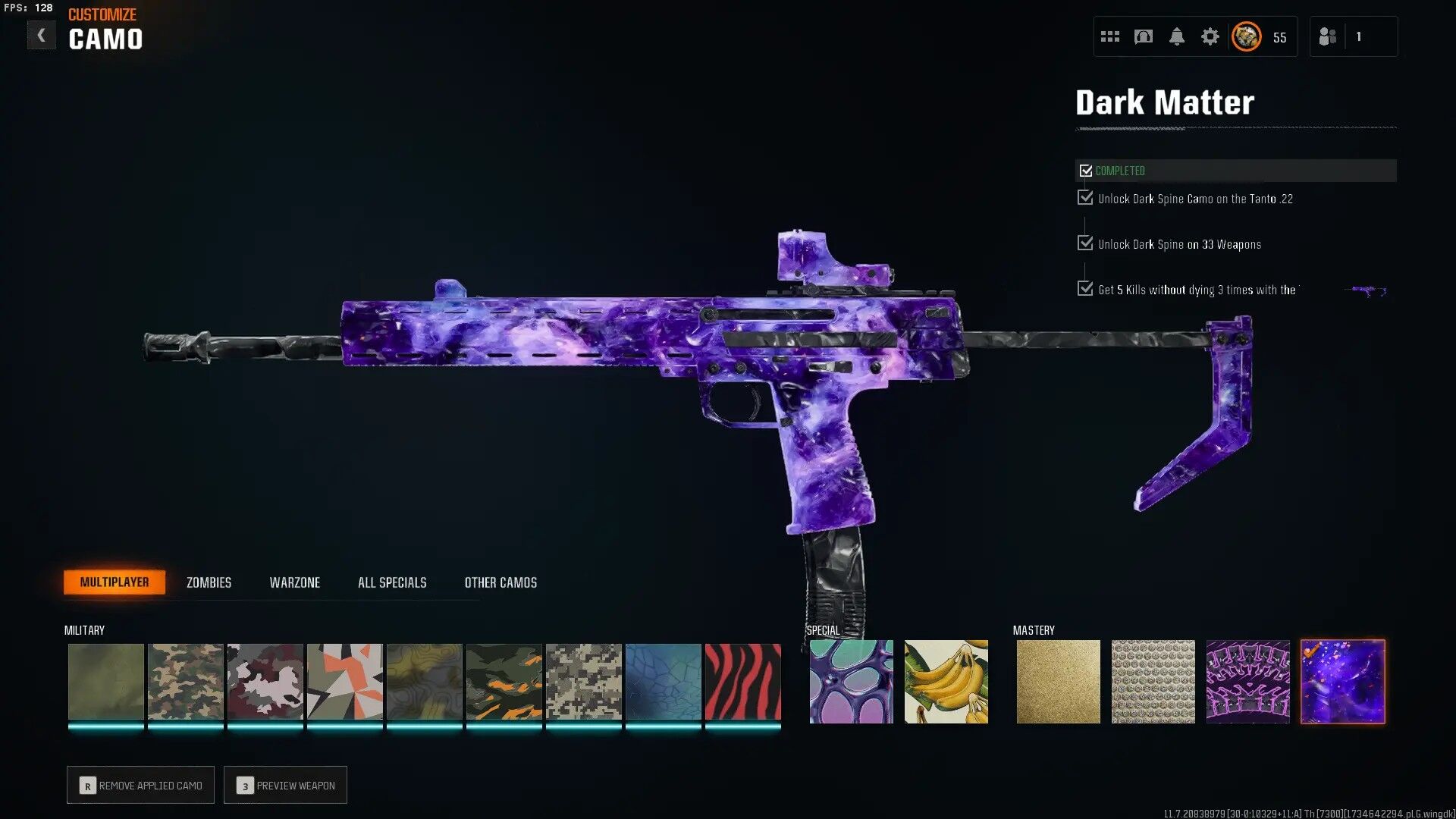Open the audio chat channels icon
The width and height of the screenshot is (1456, 819).
coord(1142,36)
